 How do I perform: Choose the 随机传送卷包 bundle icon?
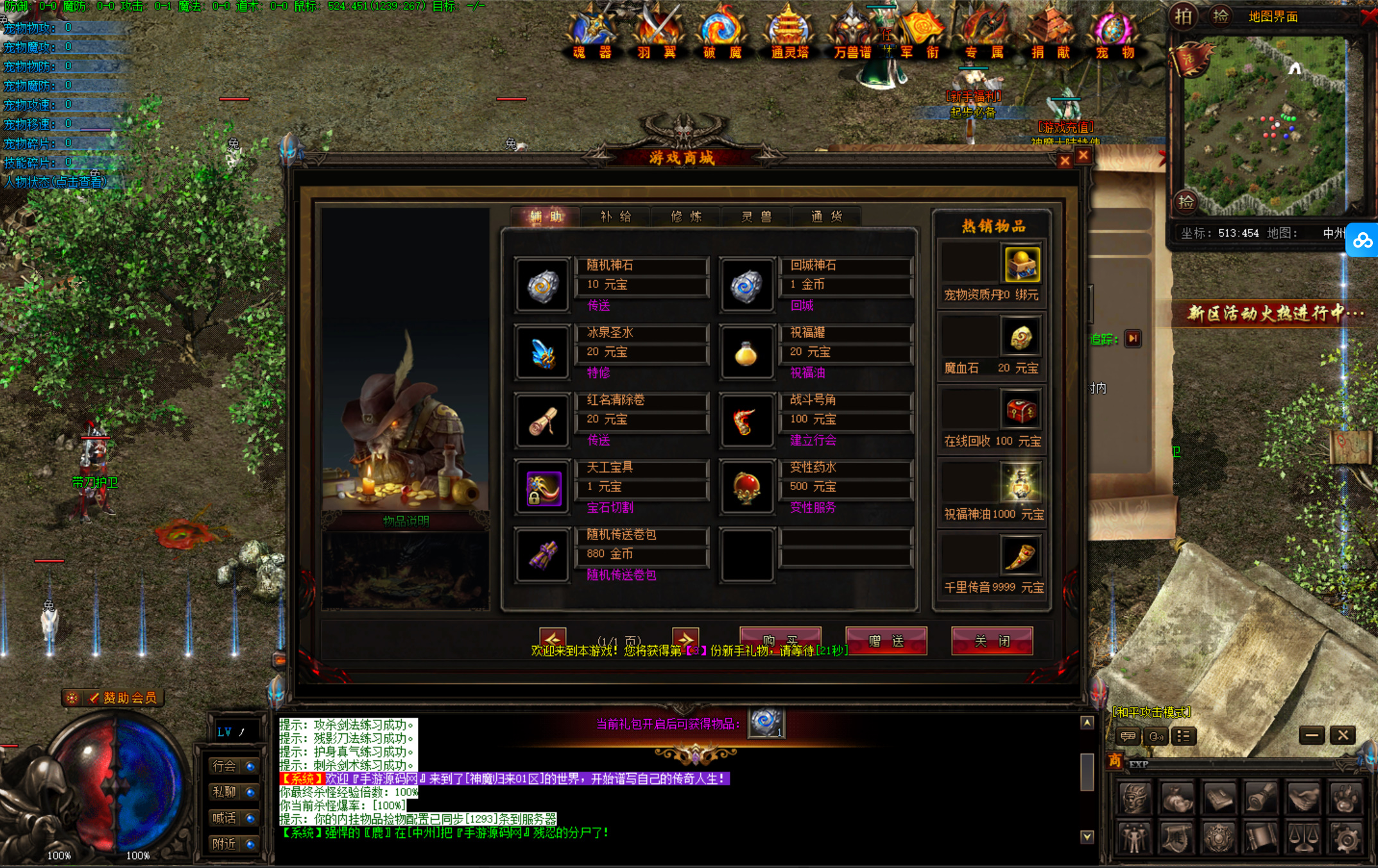[542, 556]
